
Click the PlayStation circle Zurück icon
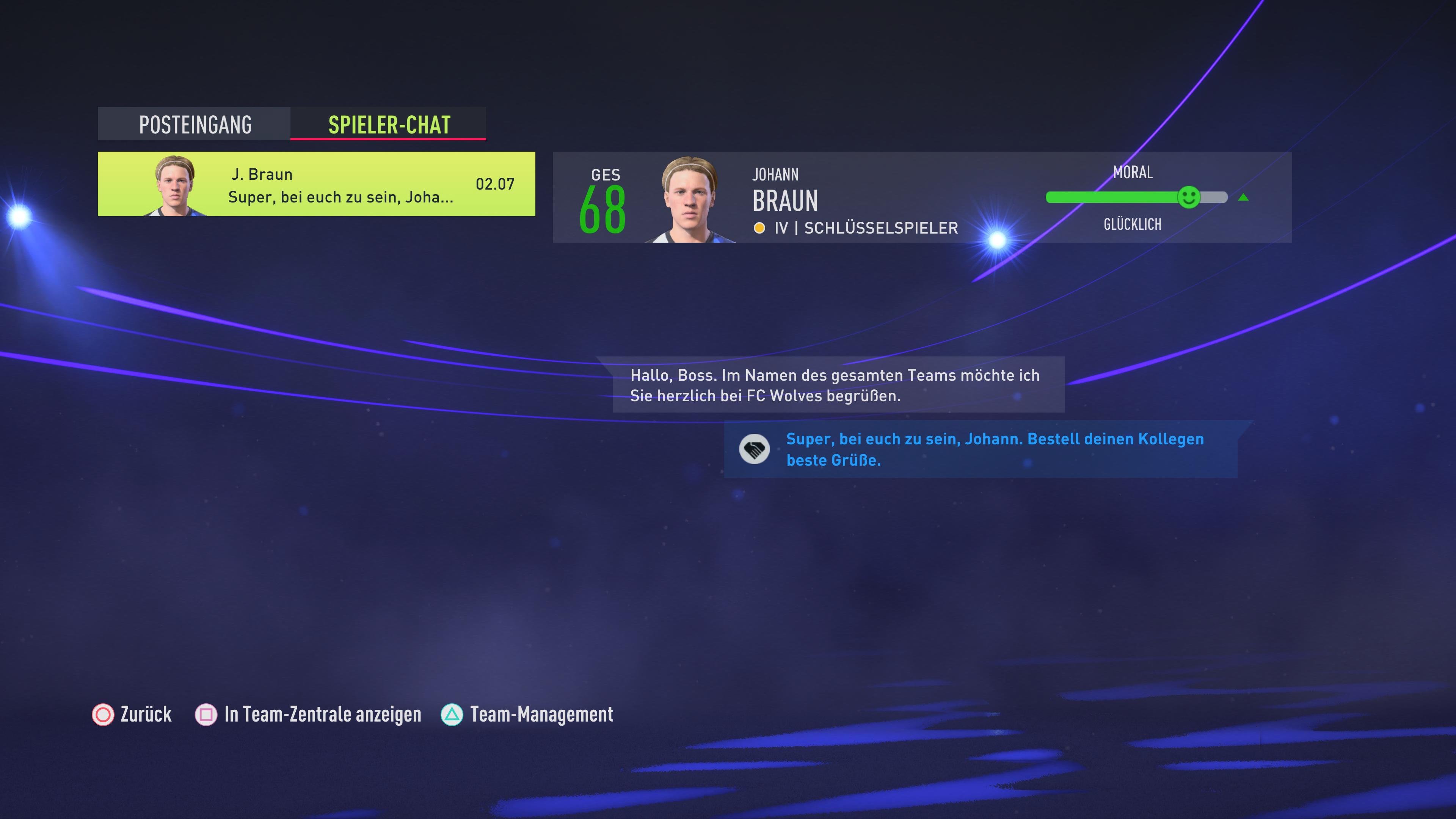[x=102, y=715]
